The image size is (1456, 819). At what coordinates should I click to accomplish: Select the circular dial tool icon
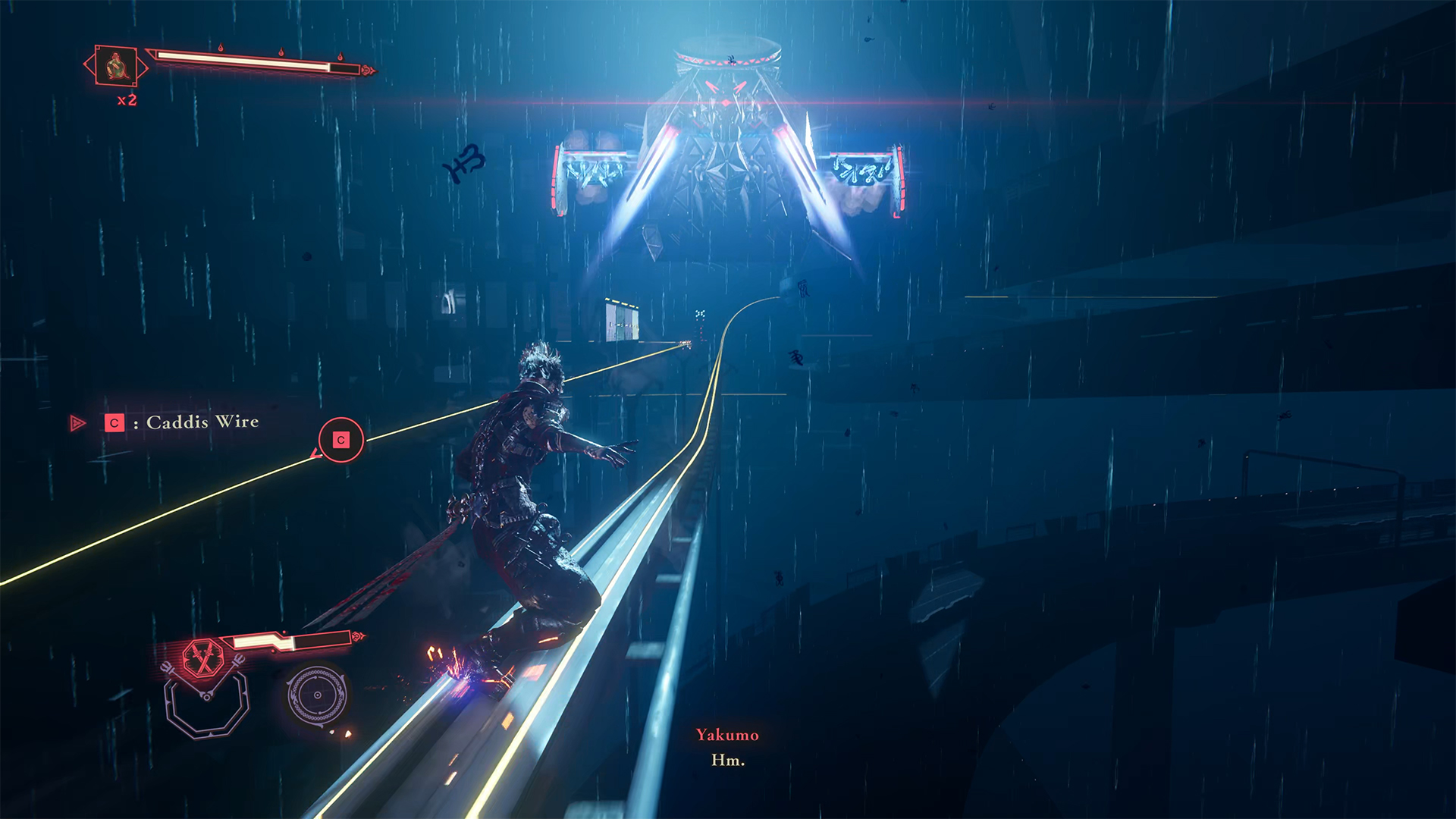tap(317, 695)
